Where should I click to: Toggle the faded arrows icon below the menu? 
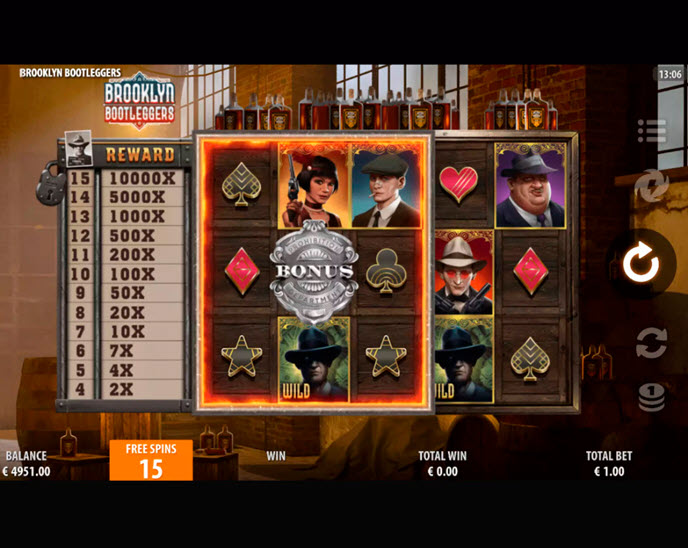click(x=651, y=186)
